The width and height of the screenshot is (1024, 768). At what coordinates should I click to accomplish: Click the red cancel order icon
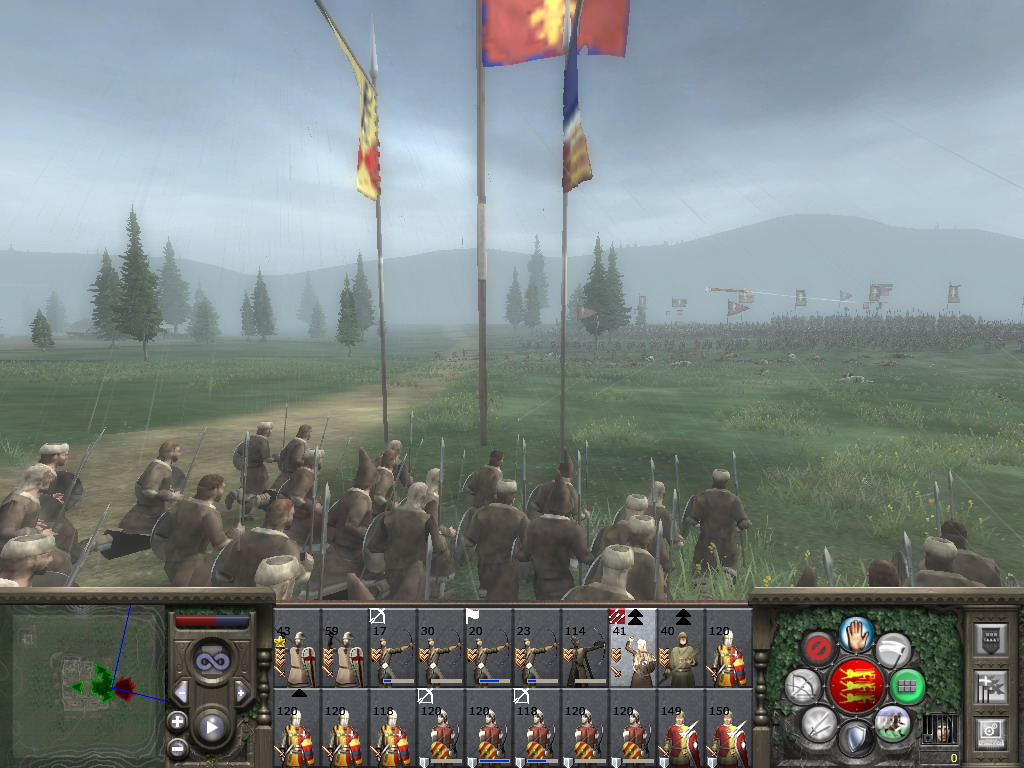(x=818, y=648)
